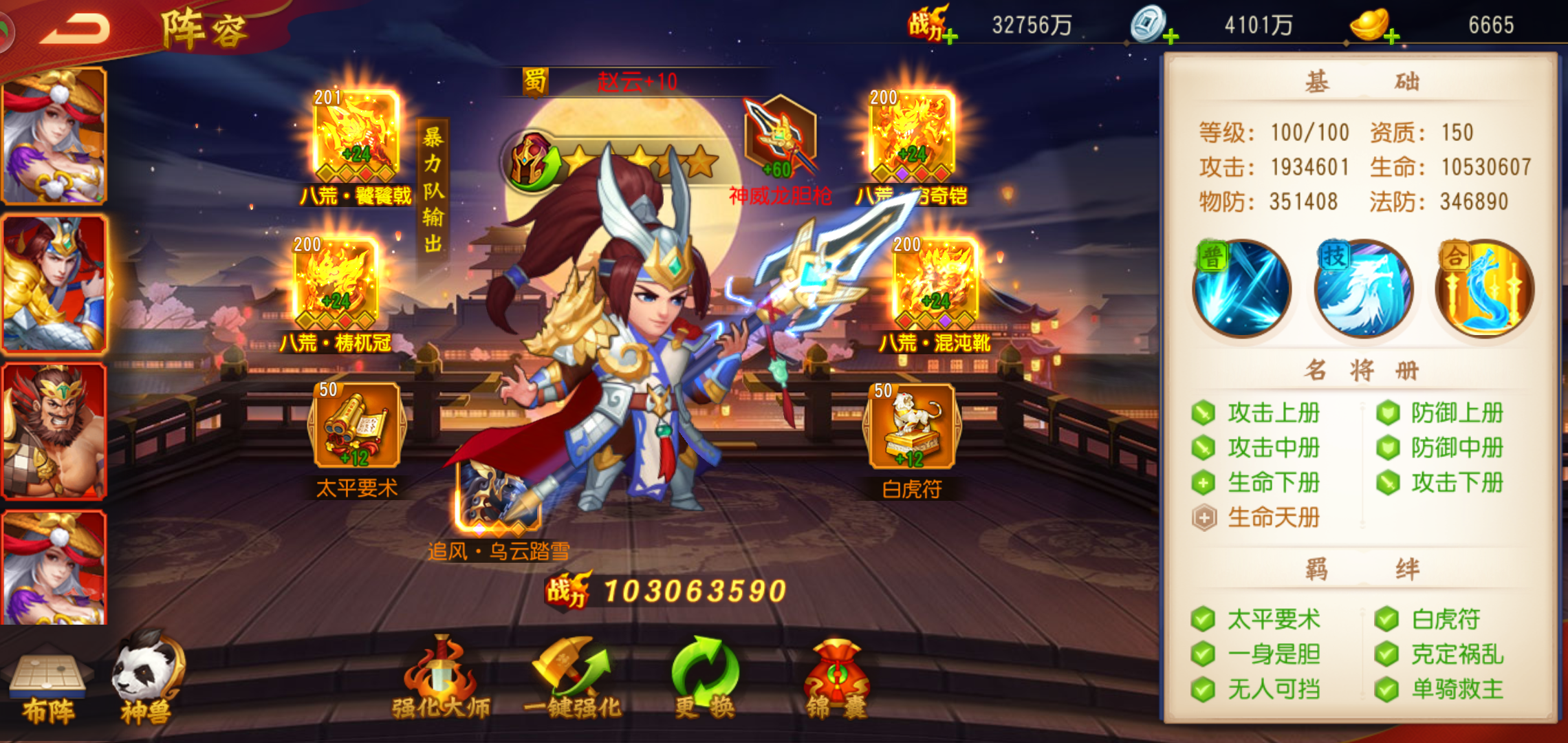The image size is (1568, 743).
Task: Open the 神兽 panda beast menu
Action: click(x=148, y=679)
